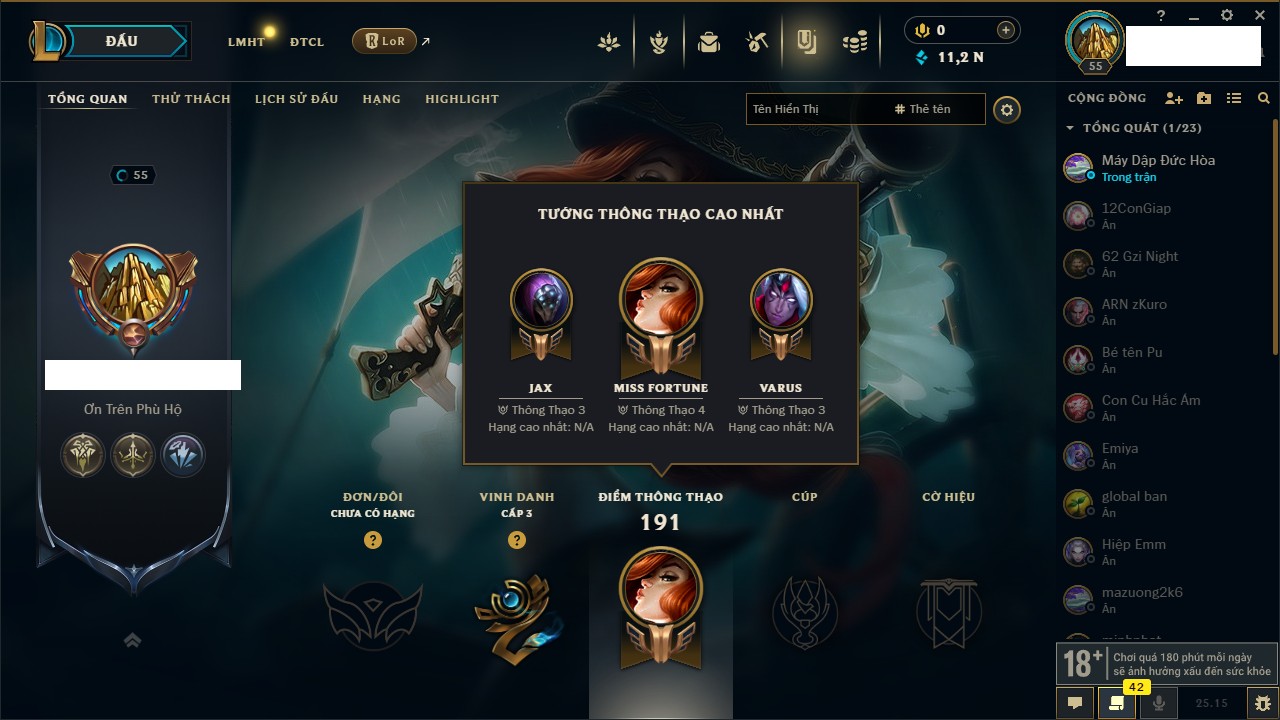The image size is (1280, 720).
Task: Open the add friend button
Action: click(1174, 98)
